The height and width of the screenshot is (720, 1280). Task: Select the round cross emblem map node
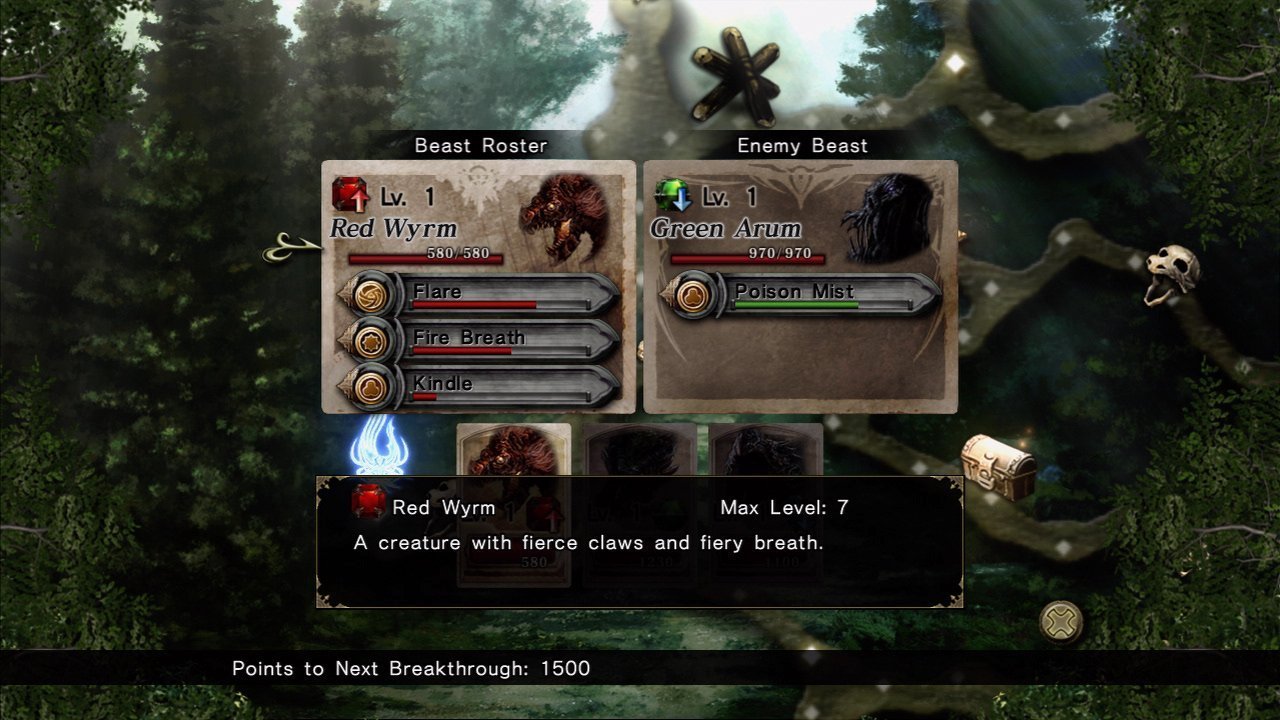tap(1061, 621)
